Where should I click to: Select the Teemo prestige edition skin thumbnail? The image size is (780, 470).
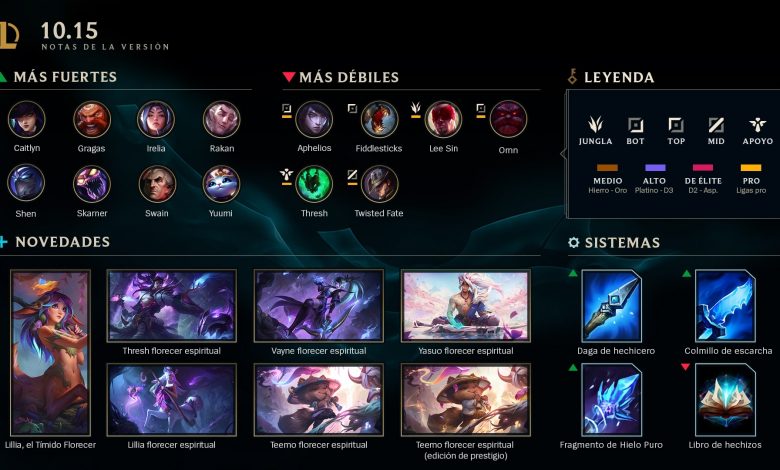point(466,399)
